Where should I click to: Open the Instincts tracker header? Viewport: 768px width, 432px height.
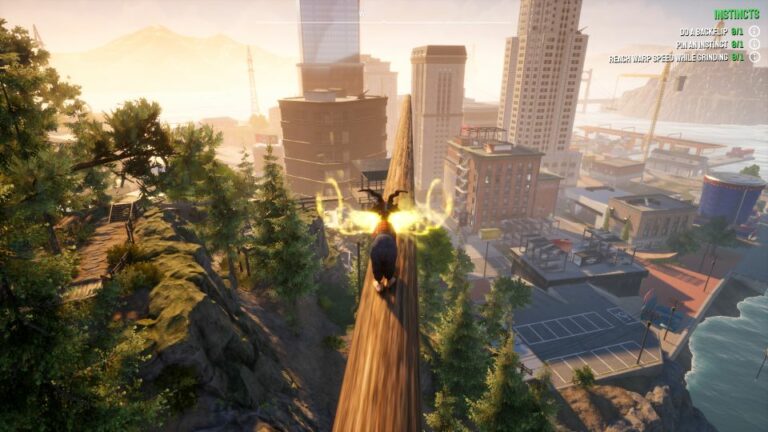point(736,15)
